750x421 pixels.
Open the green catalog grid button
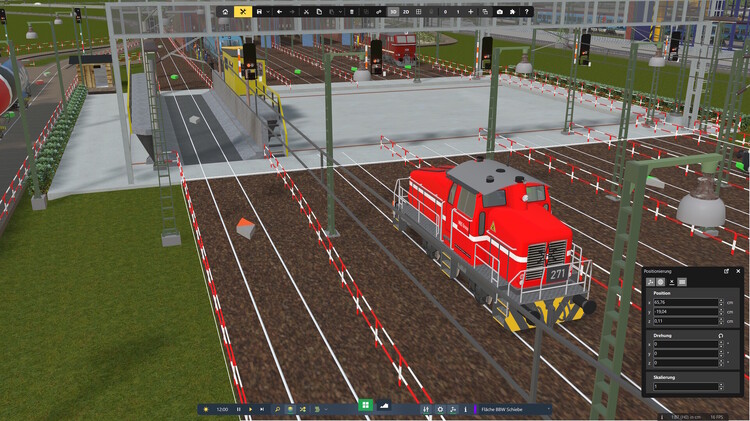366,405
